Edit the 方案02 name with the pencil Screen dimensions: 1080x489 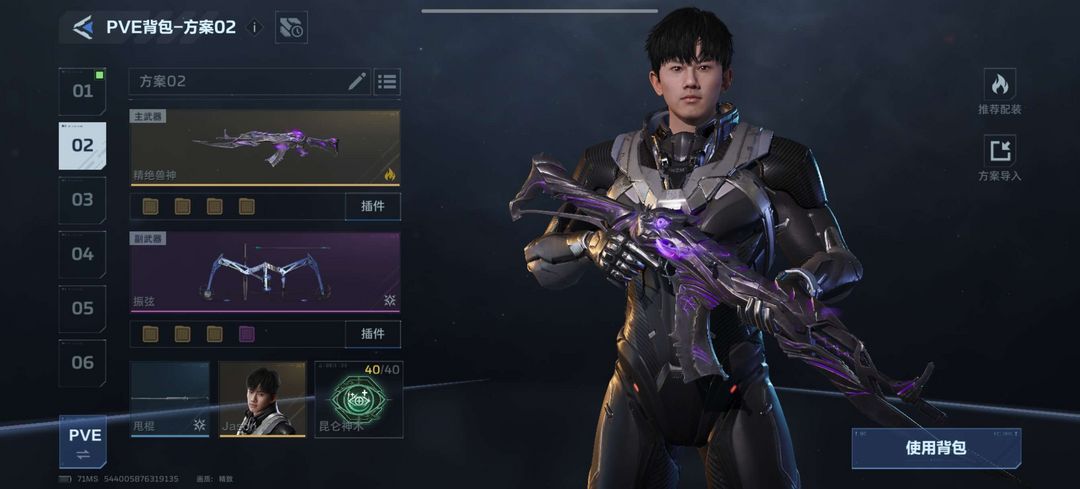[x=357, y=81]
